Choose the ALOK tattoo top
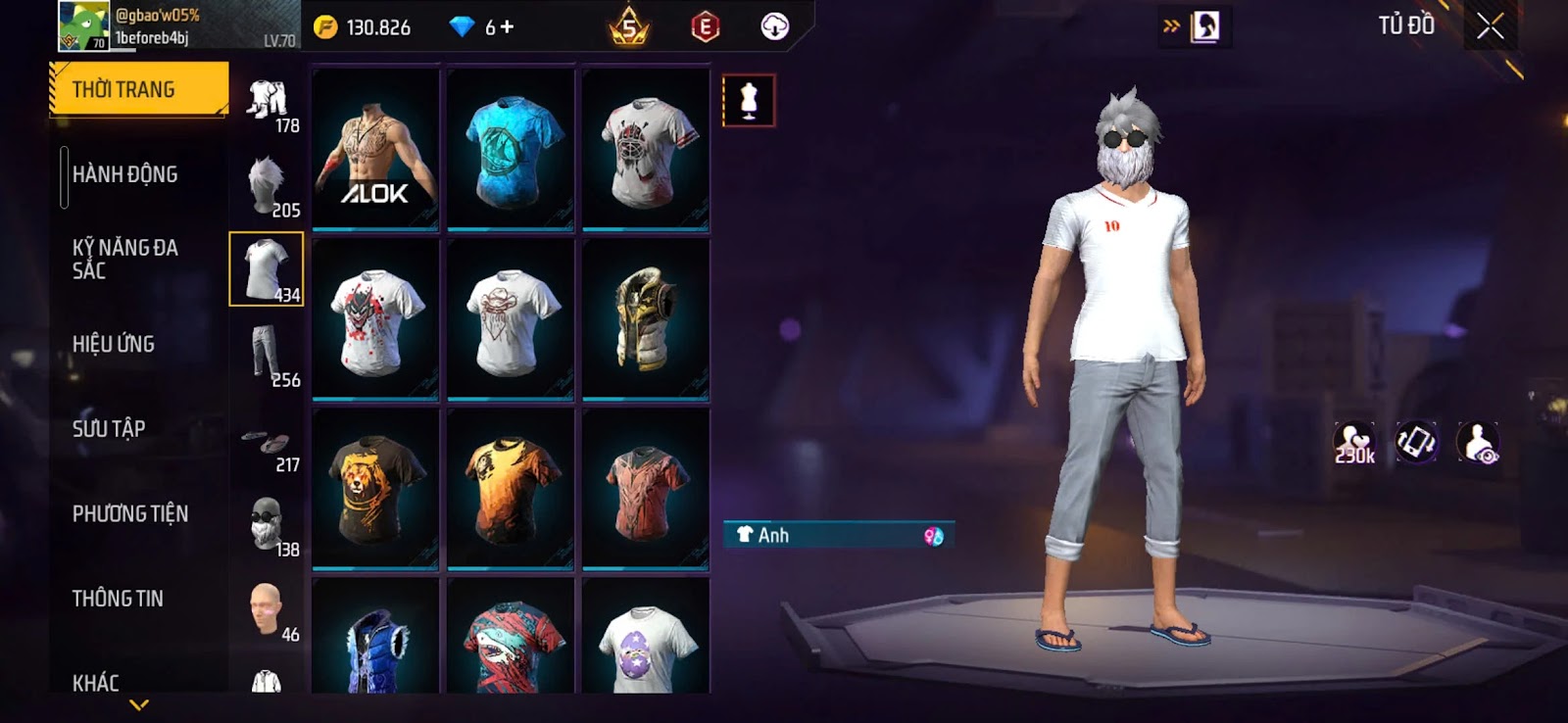This screenshot has width=1568, height=723. tap(375, 149)
